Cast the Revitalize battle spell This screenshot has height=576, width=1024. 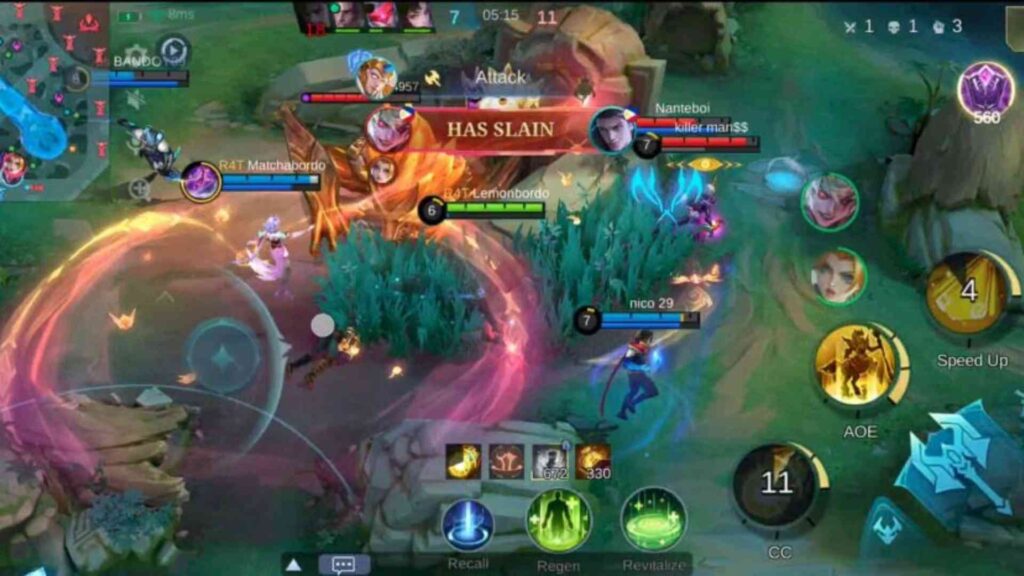[653, 520]
